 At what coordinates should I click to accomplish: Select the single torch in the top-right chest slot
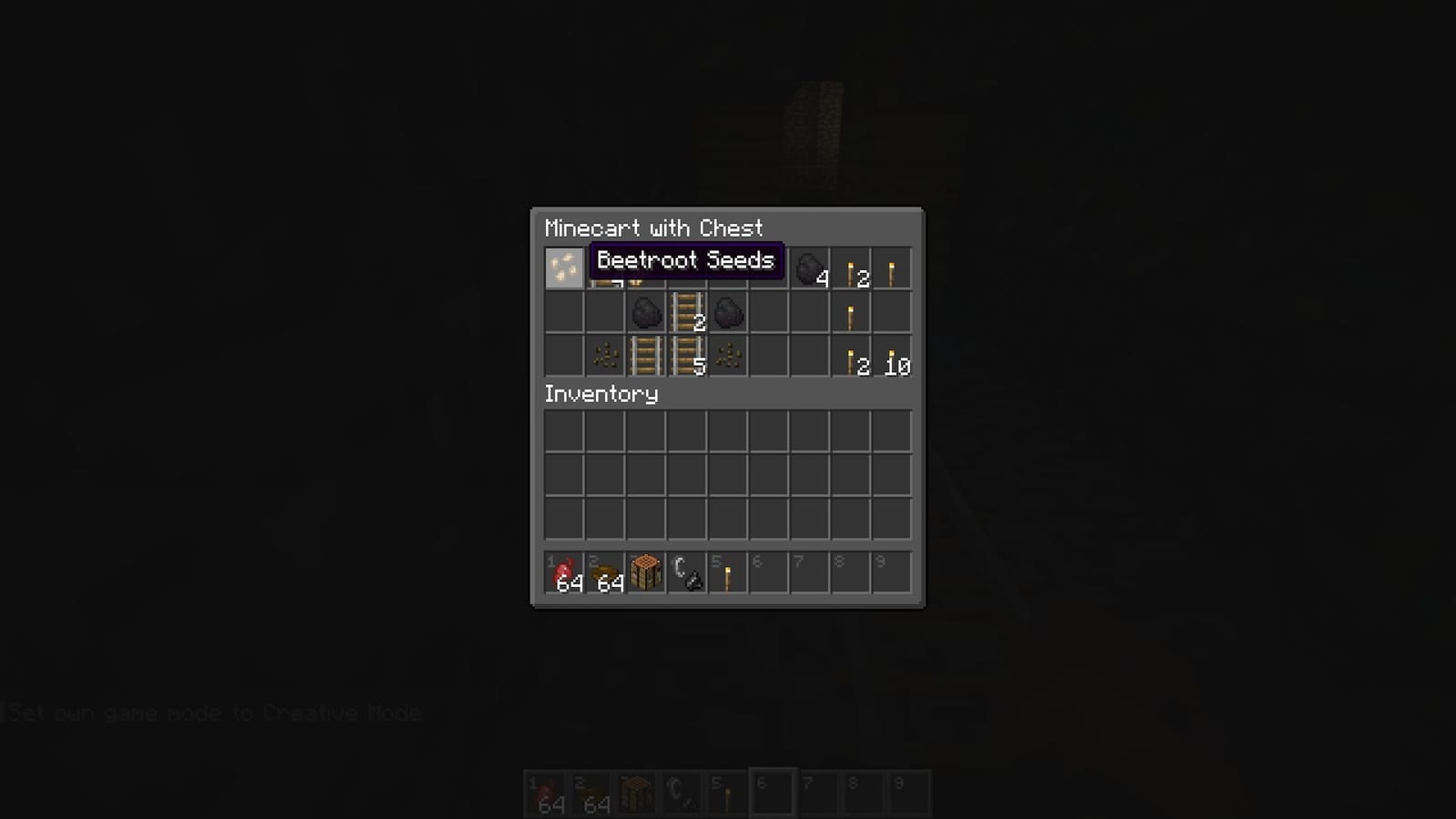tap(891, 268)
